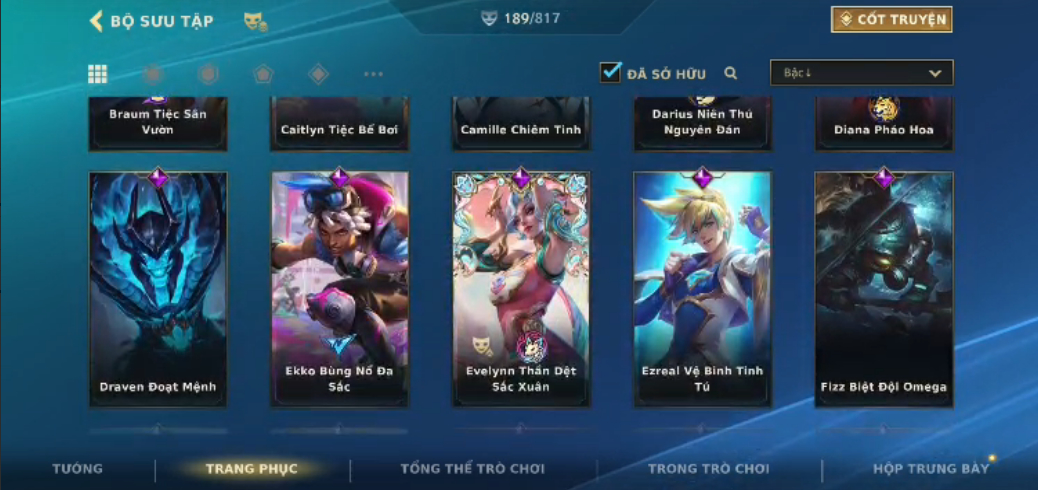Toggle the Đã Sở Hữu checkbox
The image size is (1038, 490).
point(610,72)
